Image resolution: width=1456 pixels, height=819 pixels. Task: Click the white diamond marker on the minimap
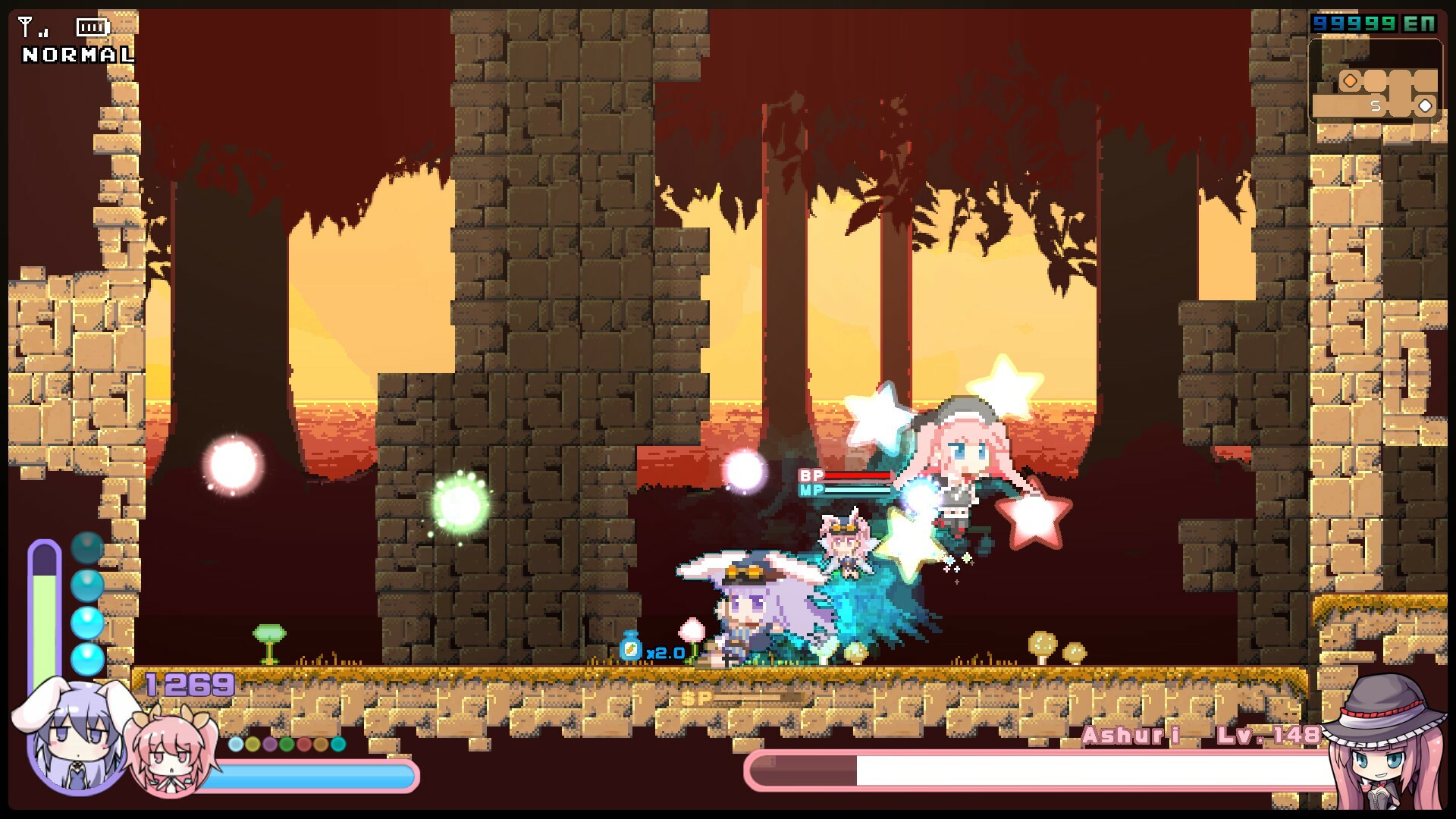[1424, 105]
